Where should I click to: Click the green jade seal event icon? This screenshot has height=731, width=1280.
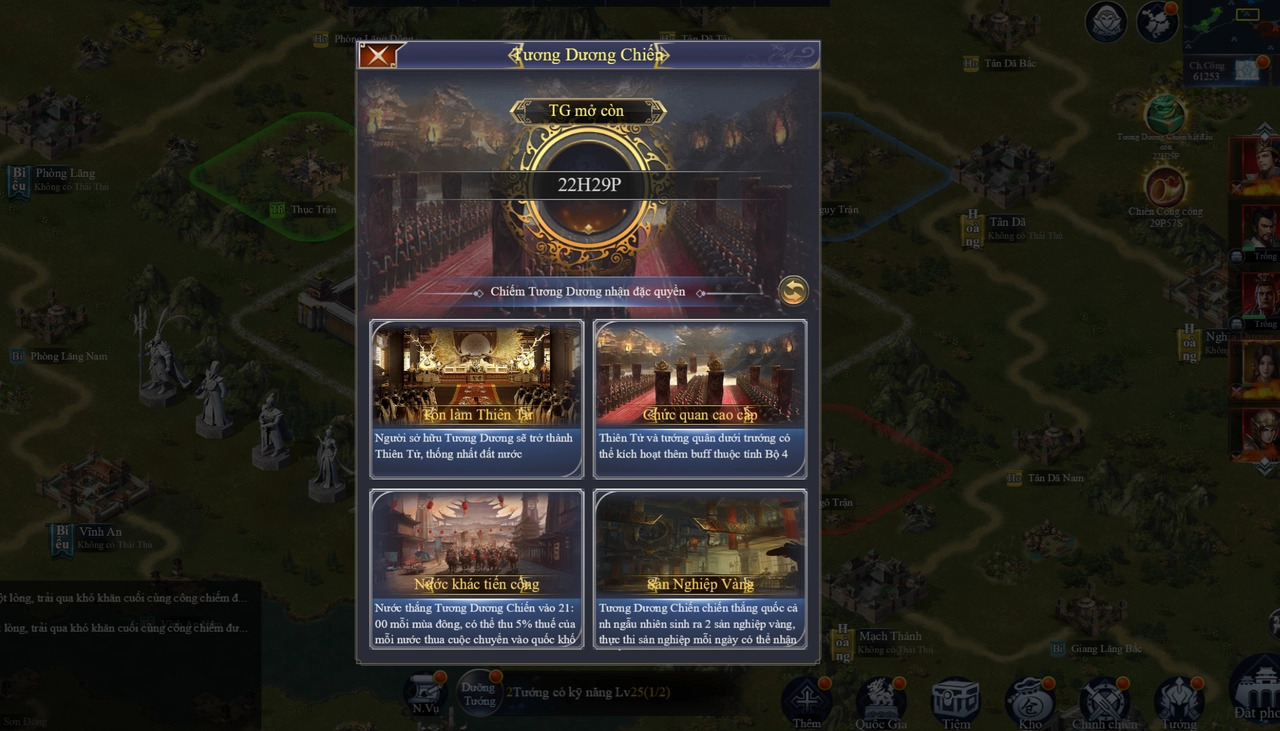tap(1165, 114)
